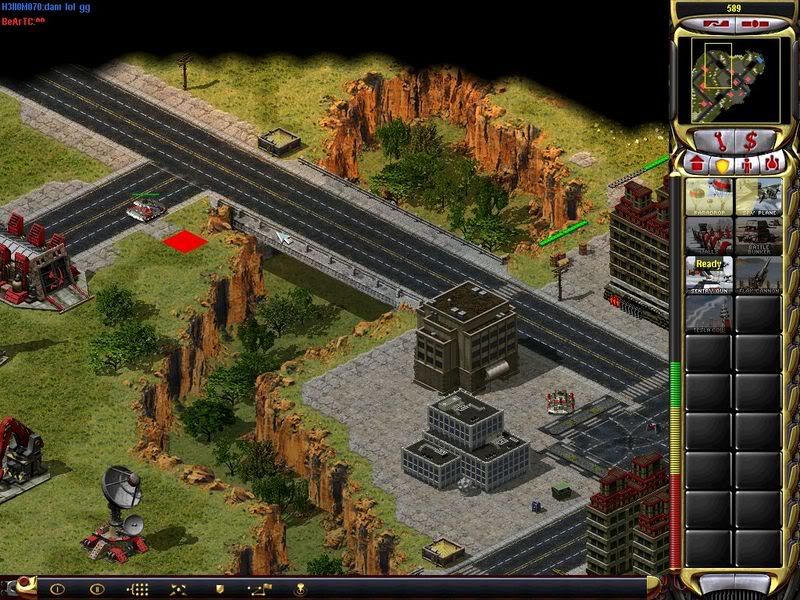Activate the guard shield command
800x600 pixels.
219,589
